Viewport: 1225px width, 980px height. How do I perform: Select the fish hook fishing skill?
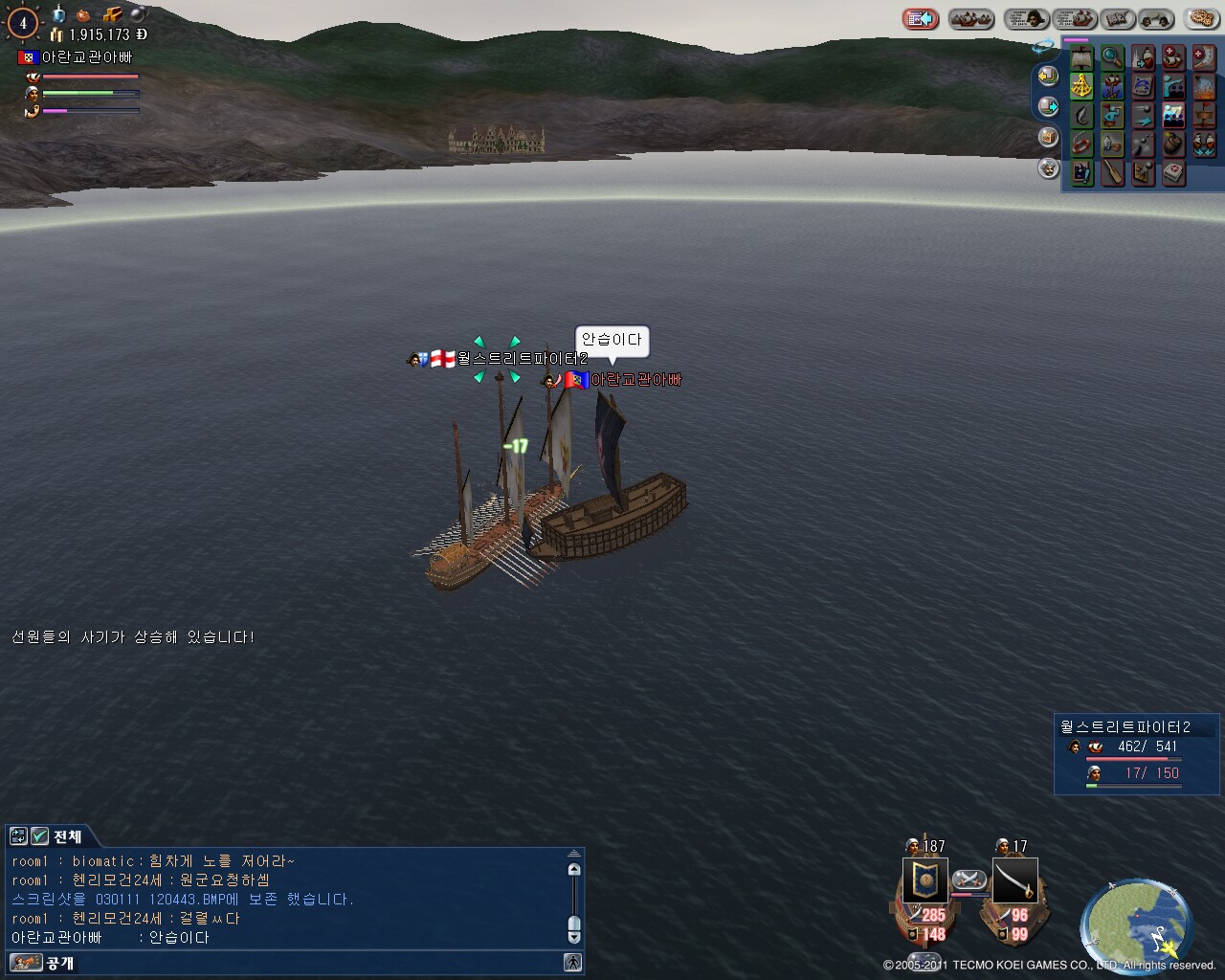[1081, 116]
